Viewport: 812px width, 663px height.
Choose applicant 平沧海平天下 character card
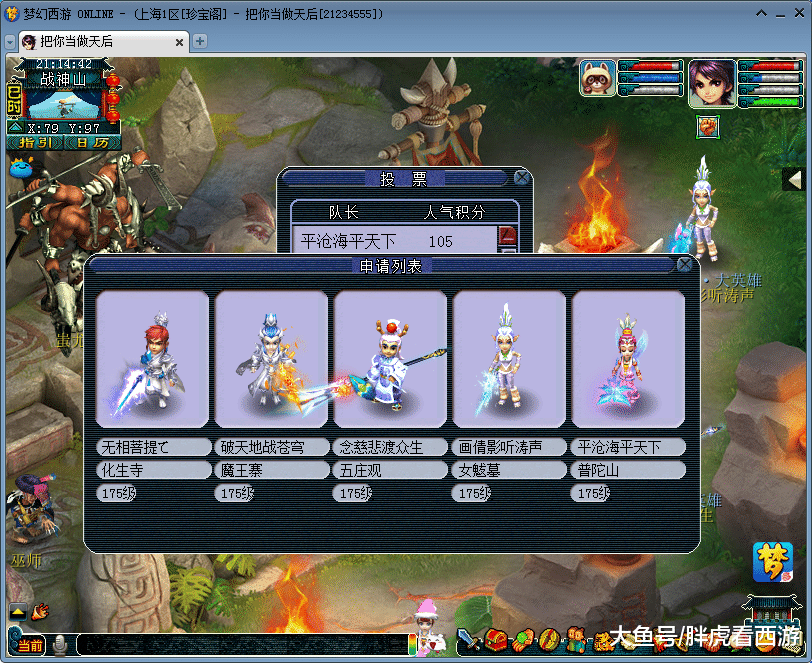[628, 359]
